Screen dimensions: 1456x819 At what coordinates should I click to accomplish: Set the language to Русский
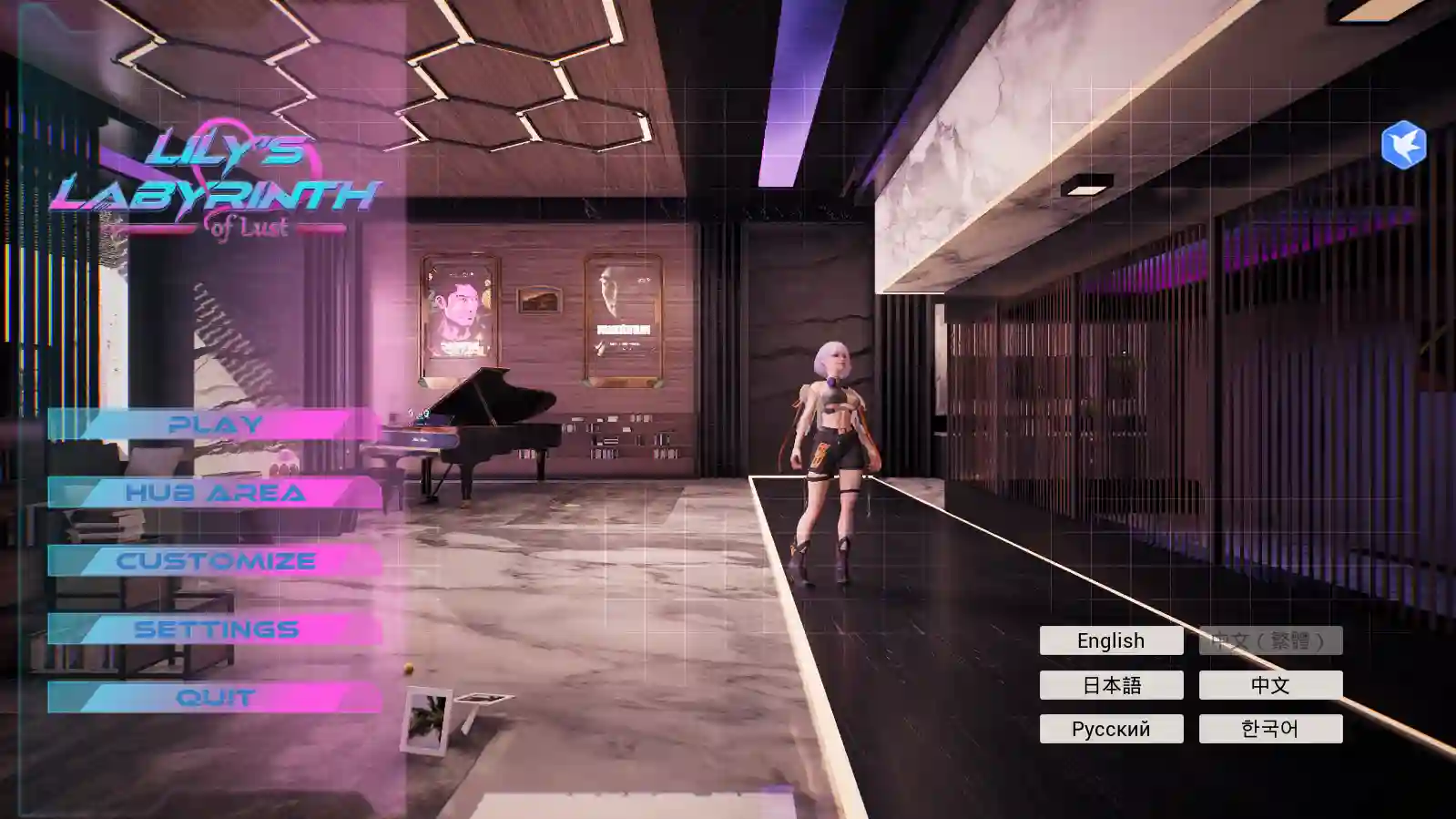(x=1110, y=728)
